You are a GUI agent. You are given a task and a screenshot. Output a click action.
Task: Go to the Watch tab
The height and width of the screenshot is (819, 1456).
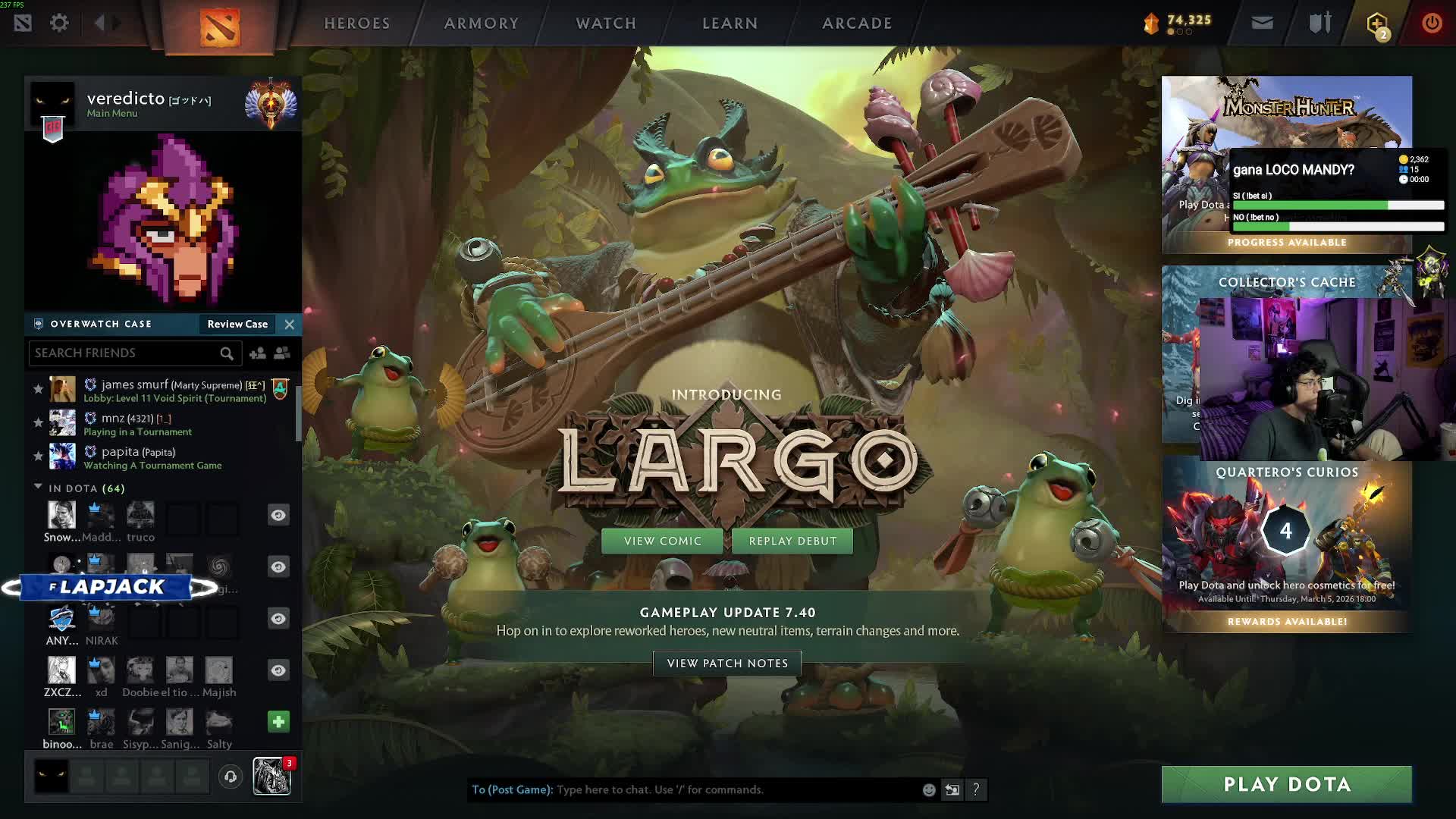[606, 24]
